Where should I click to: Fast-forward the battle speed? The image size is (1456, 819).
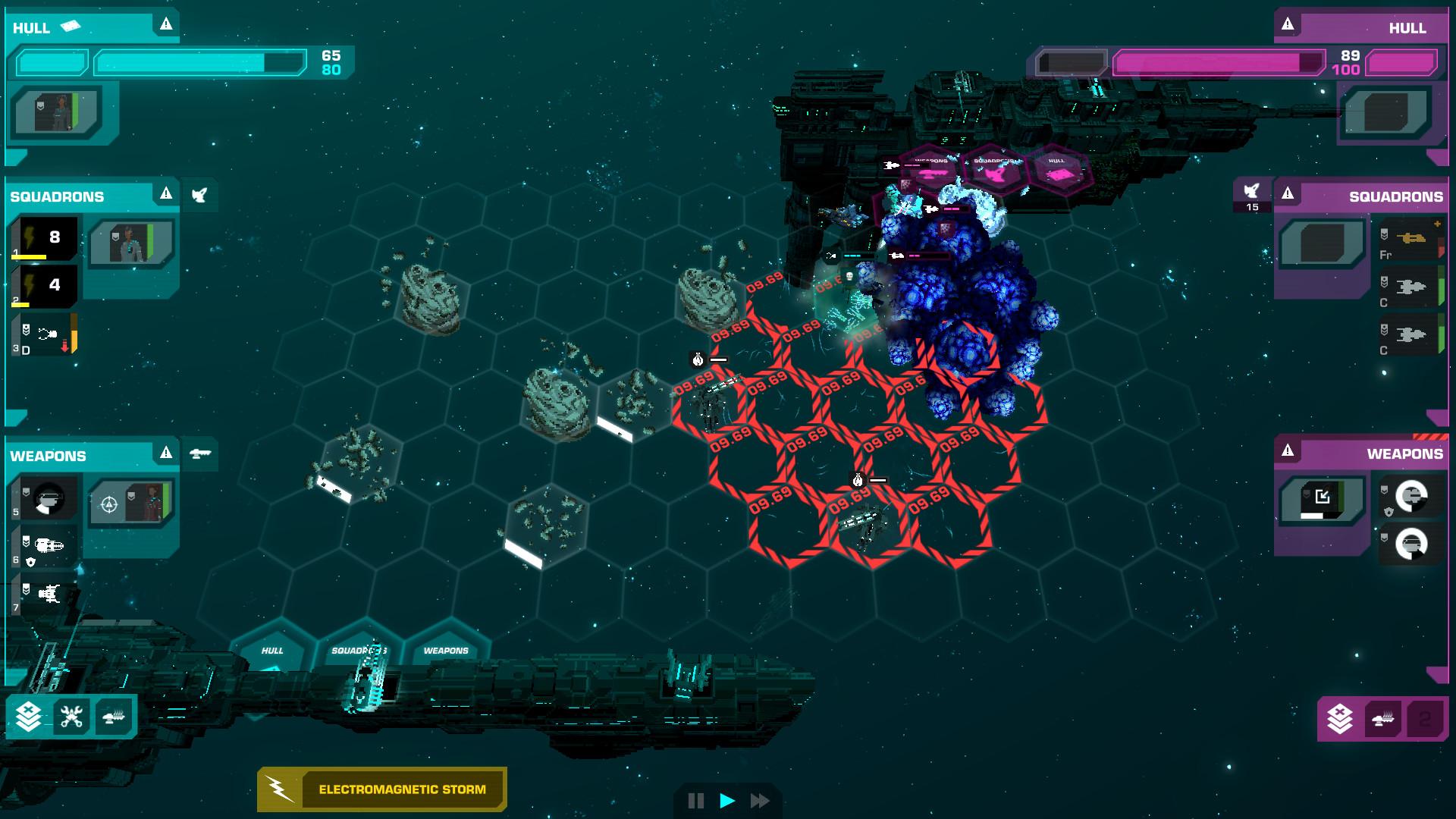pyautogui.click(x=759, y=801)
